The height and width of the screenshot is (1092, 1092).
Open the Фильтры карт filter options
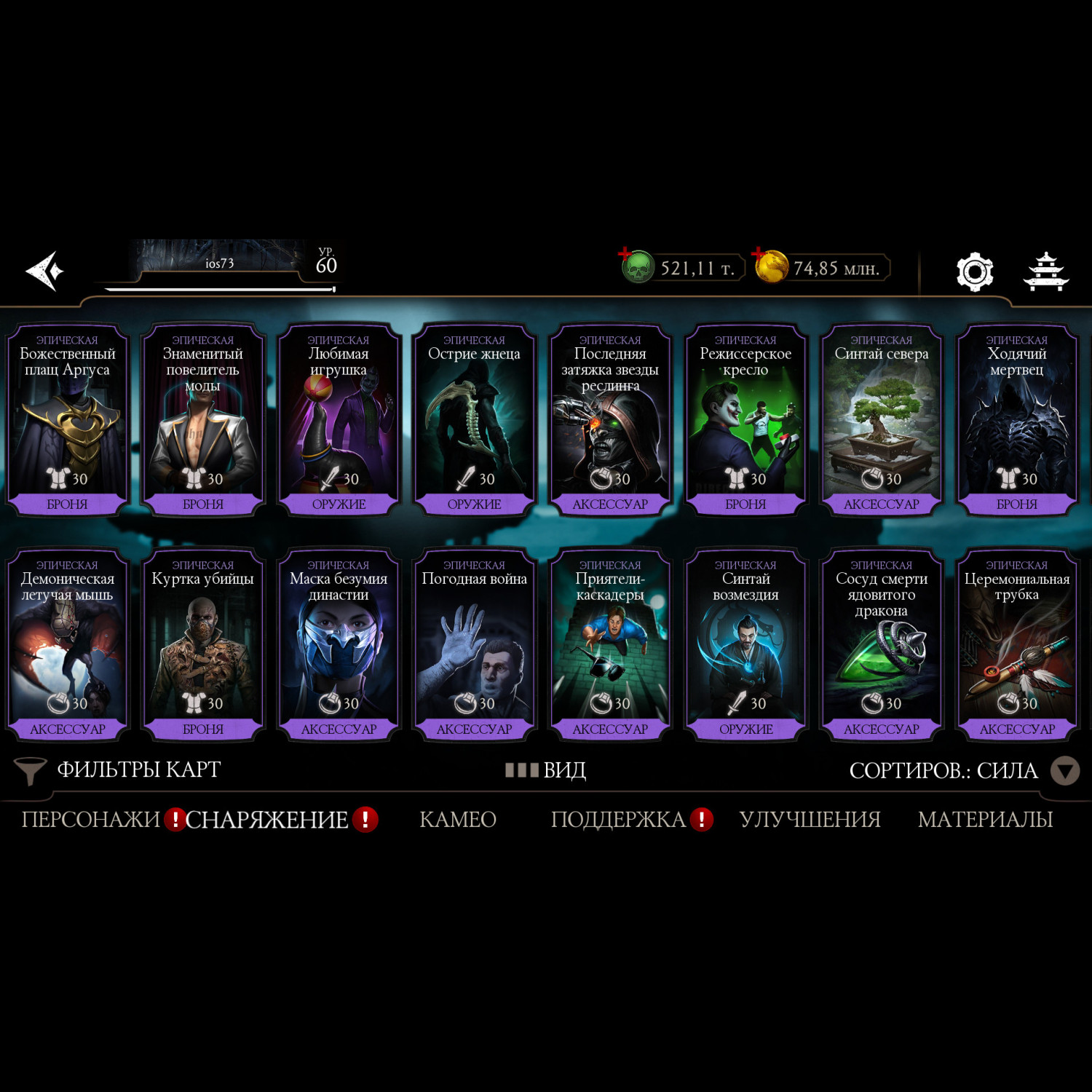tap(119, 770)
